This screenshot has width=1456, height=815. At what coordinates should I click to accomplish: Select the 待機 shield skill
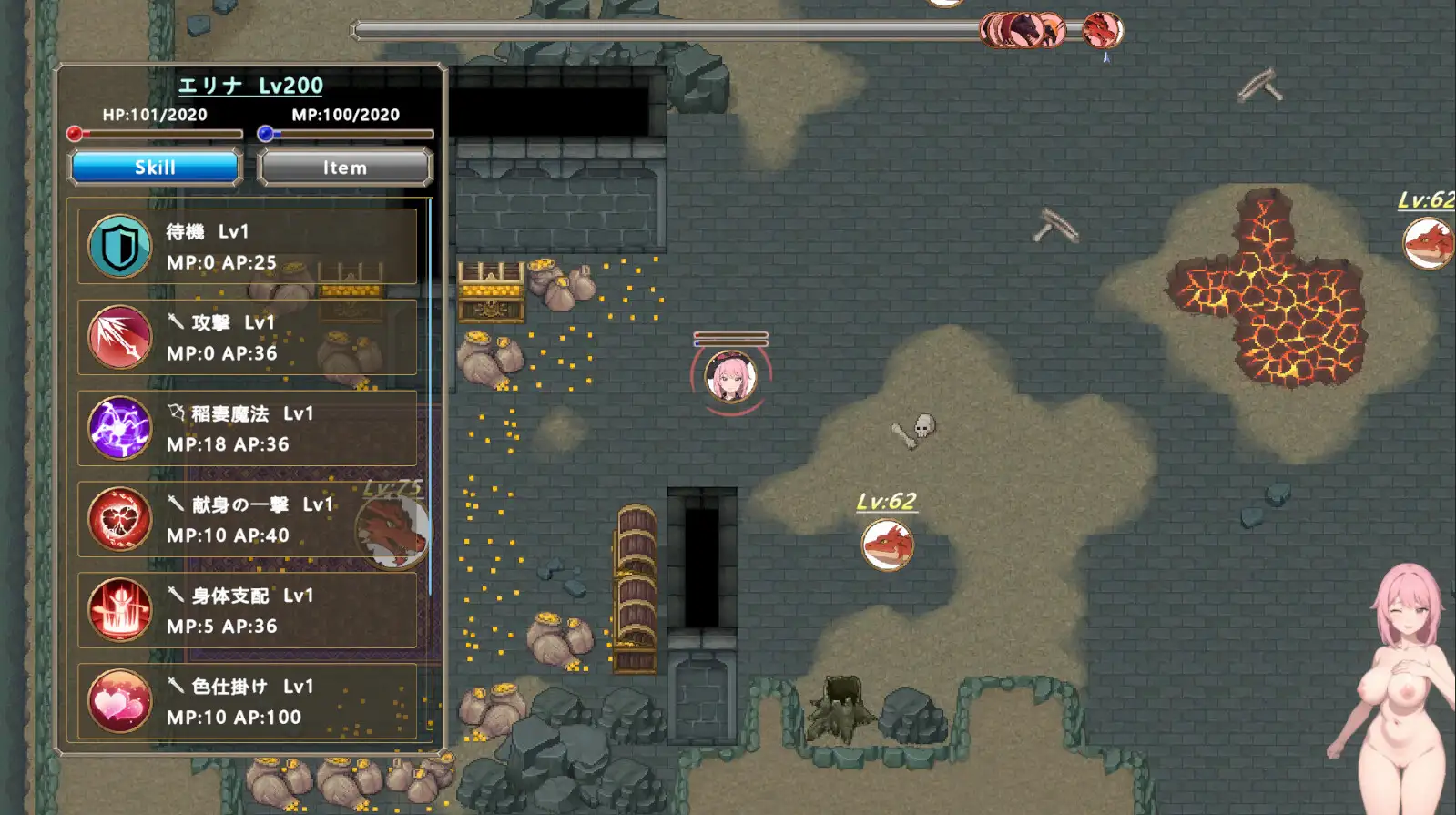coord(247,247)
